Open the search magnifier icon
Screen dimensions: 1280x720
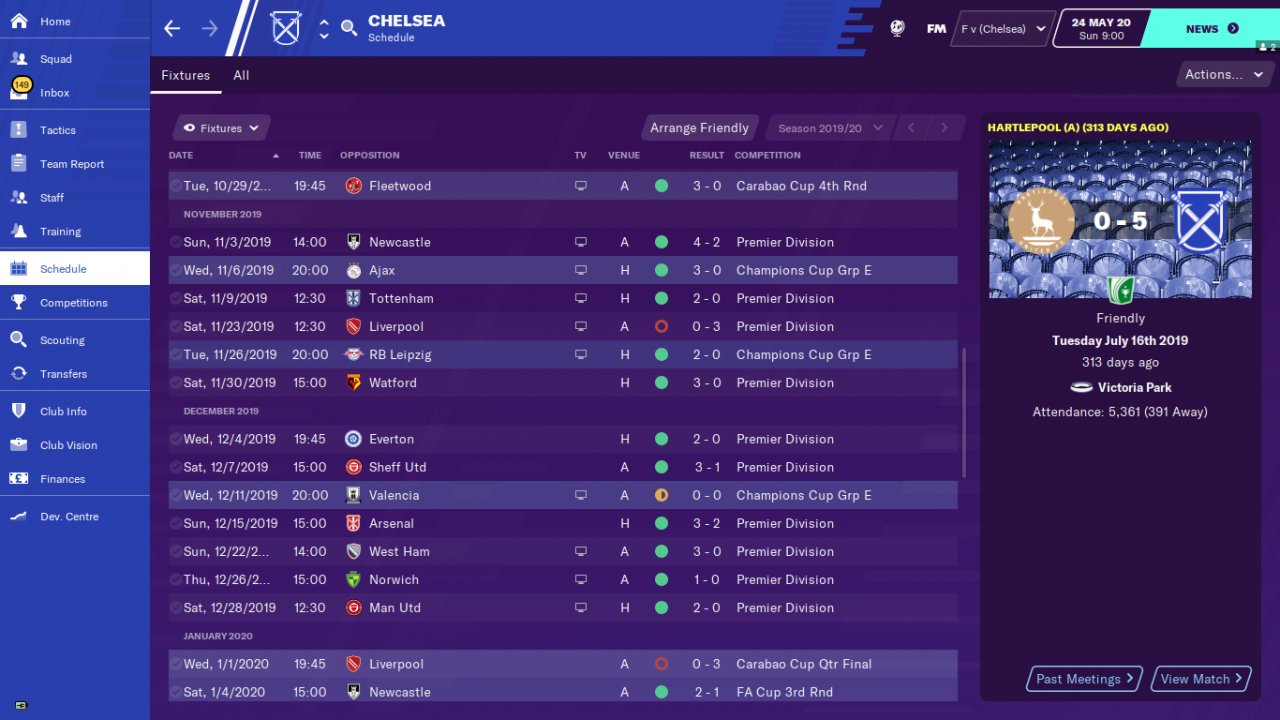point(349,28)
